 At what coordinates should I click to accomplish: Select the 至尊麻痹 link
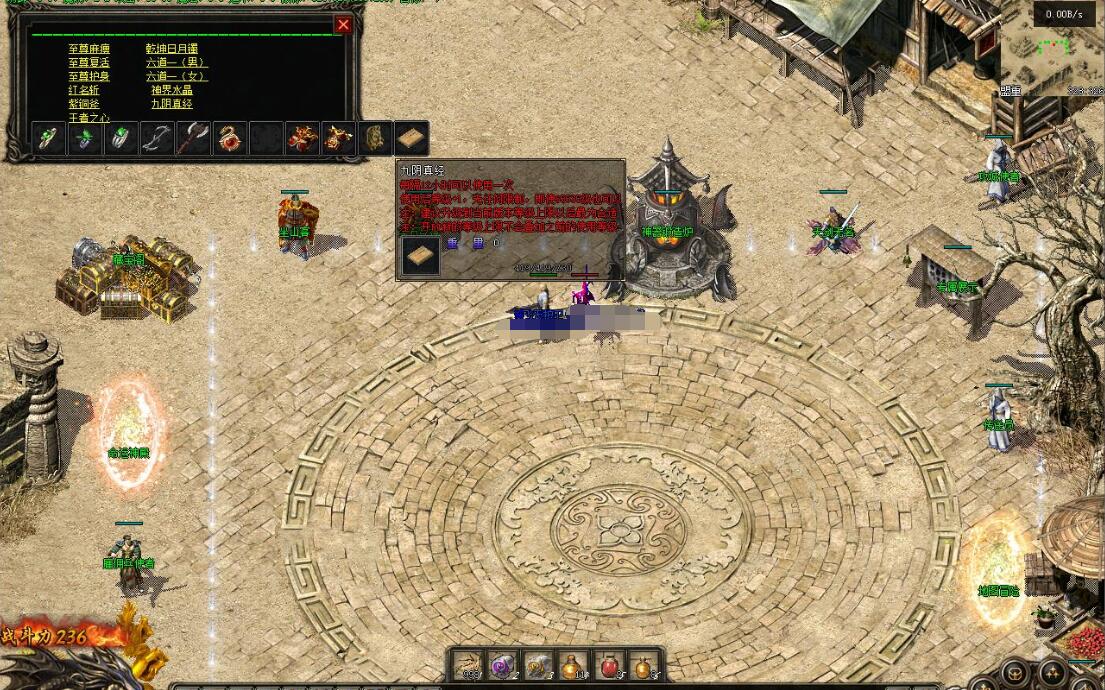coord(89,49)
